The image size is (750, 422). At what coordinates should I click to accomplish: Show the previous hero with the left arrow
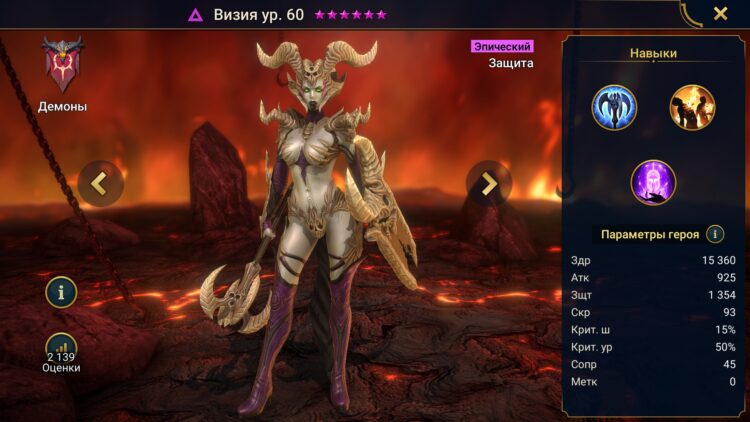pyautogui.click(x=100, y=183)
